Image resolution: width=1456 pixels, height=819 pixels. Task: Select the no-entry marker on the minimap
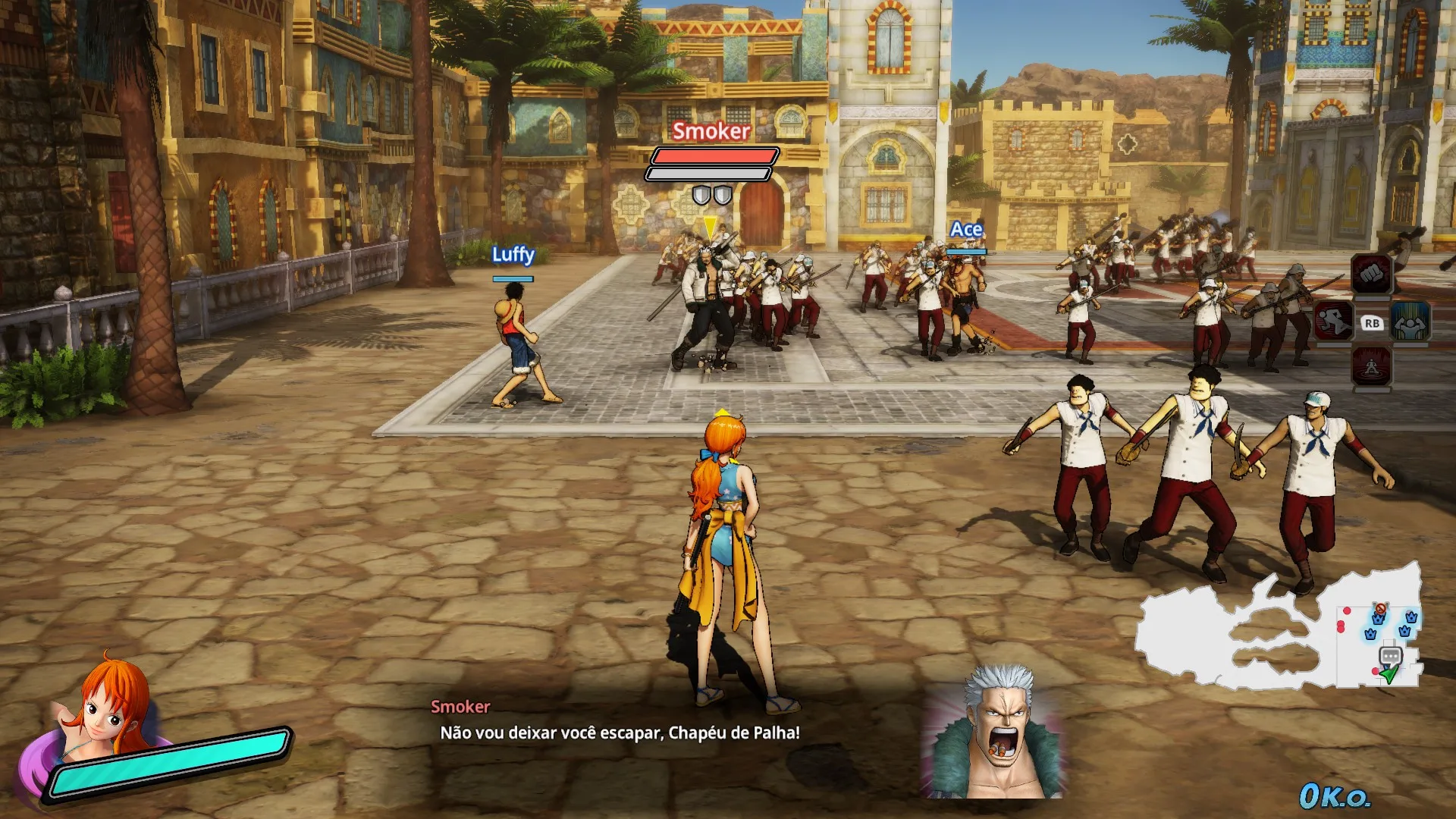click(1380, 608)
